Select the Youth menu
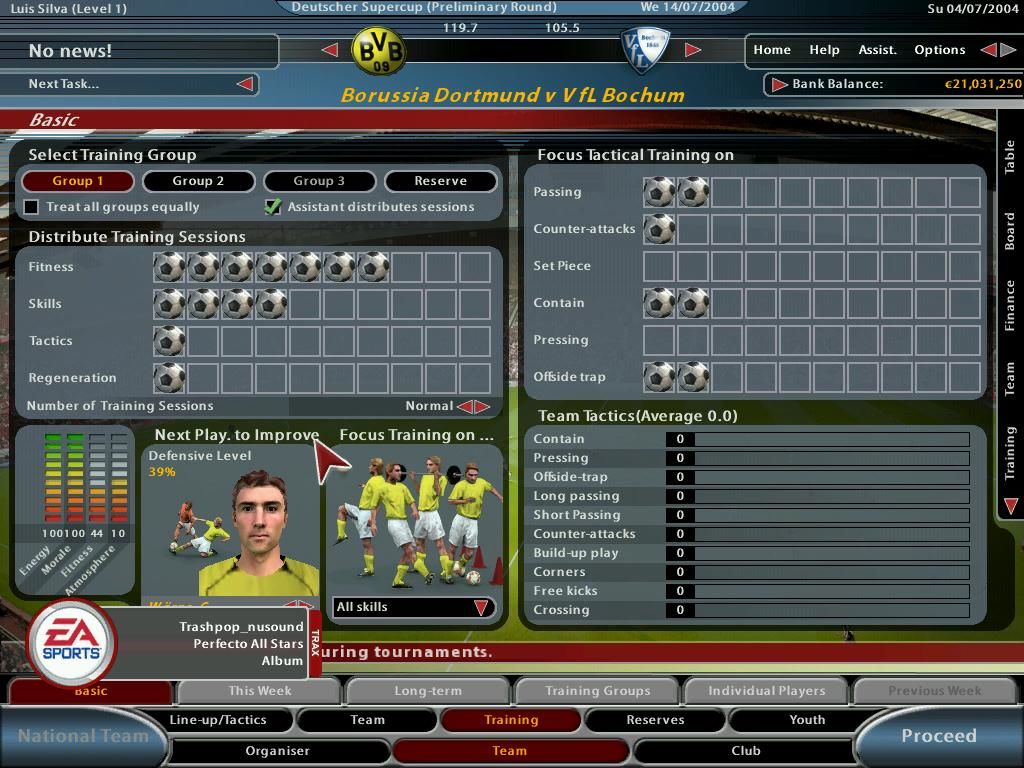This screenshot has width=1024, height=768. coord(807,720)
